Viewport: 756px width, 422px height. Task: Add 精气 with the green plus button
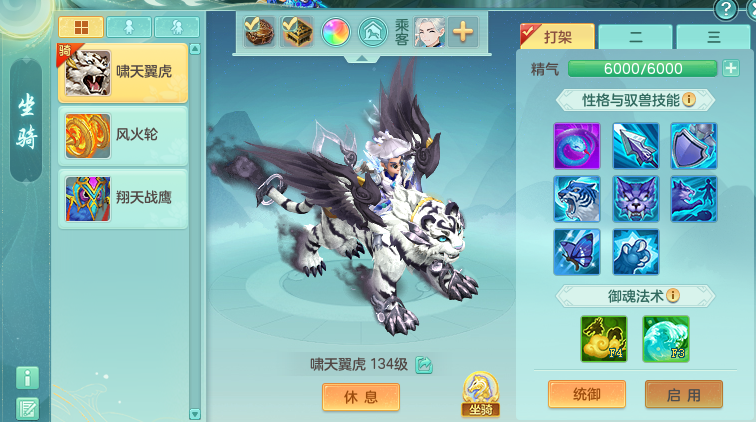point(731,69)
